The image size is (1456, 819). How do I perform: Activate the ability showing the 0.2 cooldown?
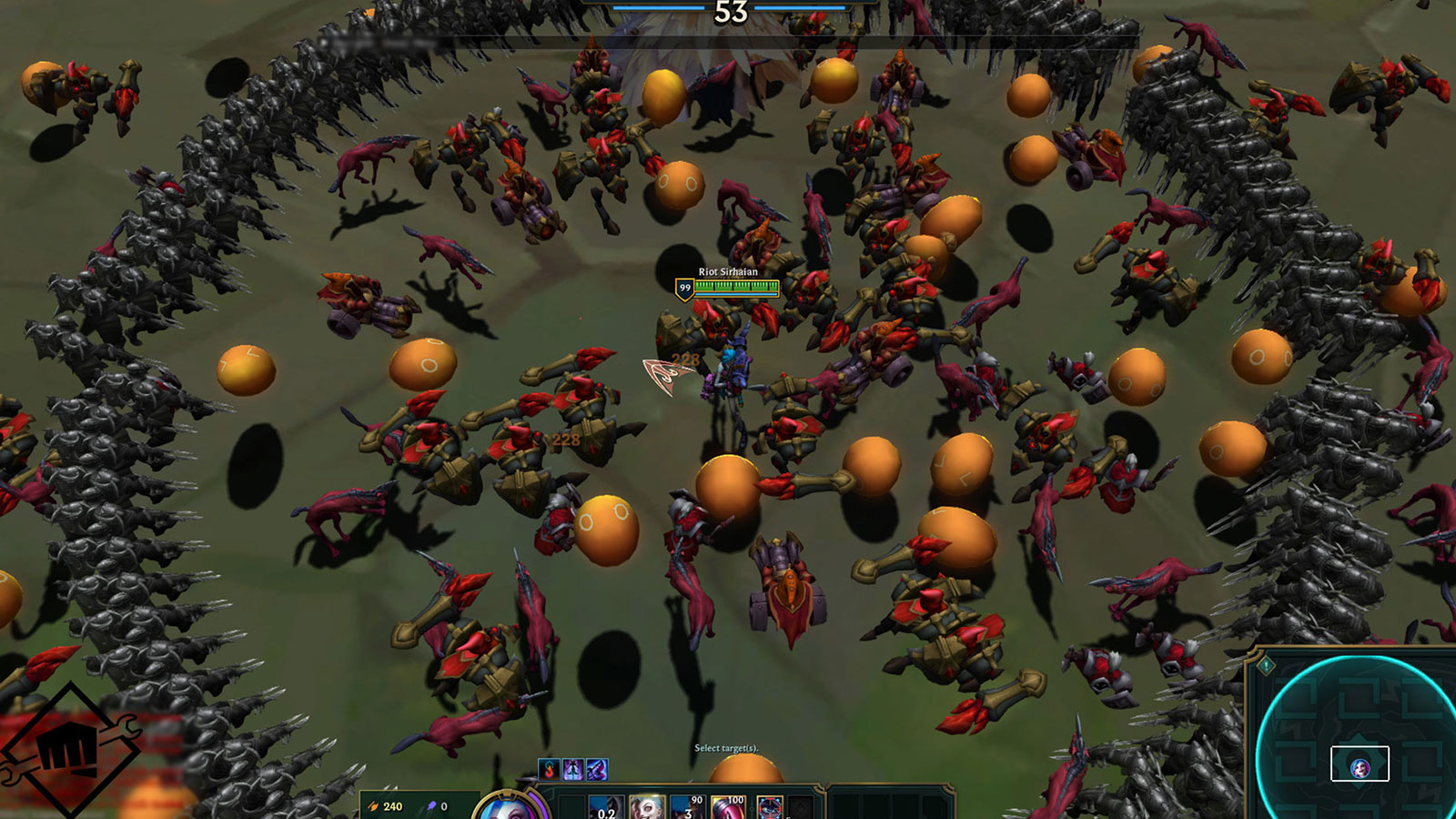[605, 808]
